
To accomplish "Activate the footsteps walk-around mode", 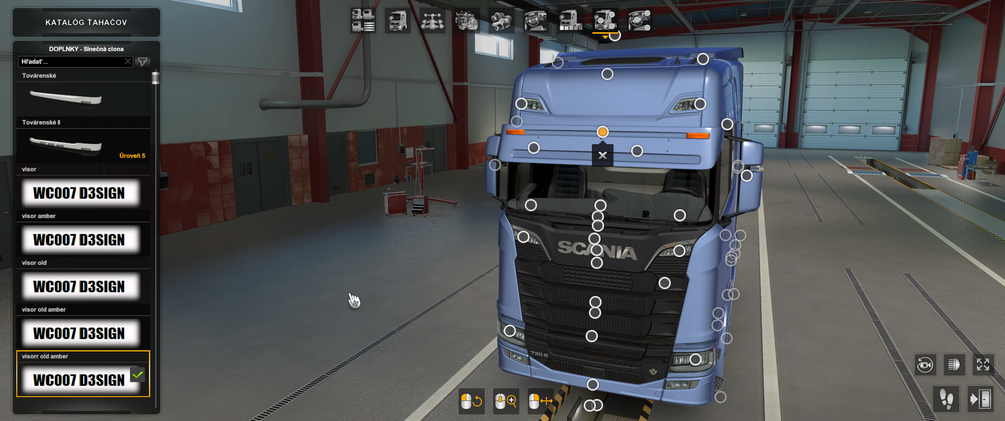I will (x=945, y=399).
